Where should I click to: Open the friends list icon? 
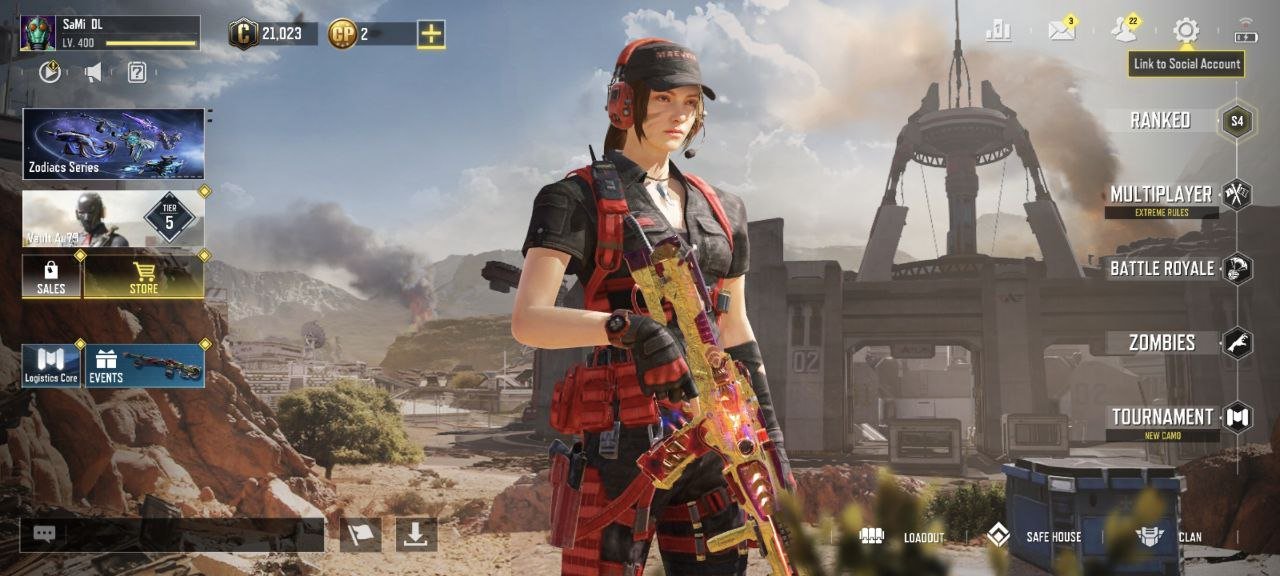click(1124, 30)
